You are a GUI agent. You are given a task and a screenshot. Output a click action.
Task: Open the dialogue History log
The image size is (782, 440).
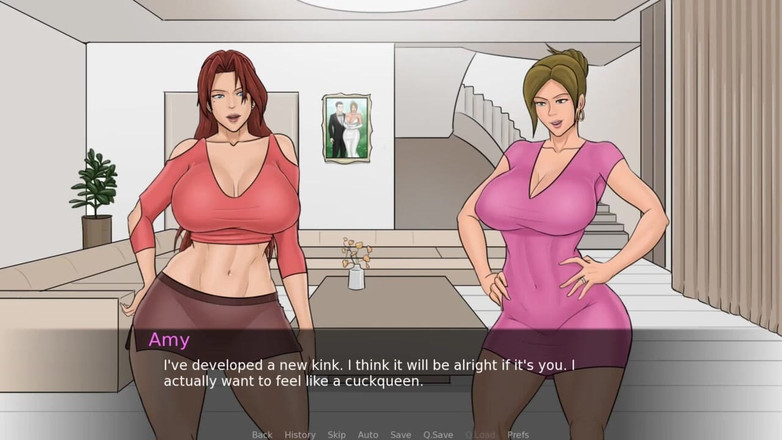click(300, 434)
